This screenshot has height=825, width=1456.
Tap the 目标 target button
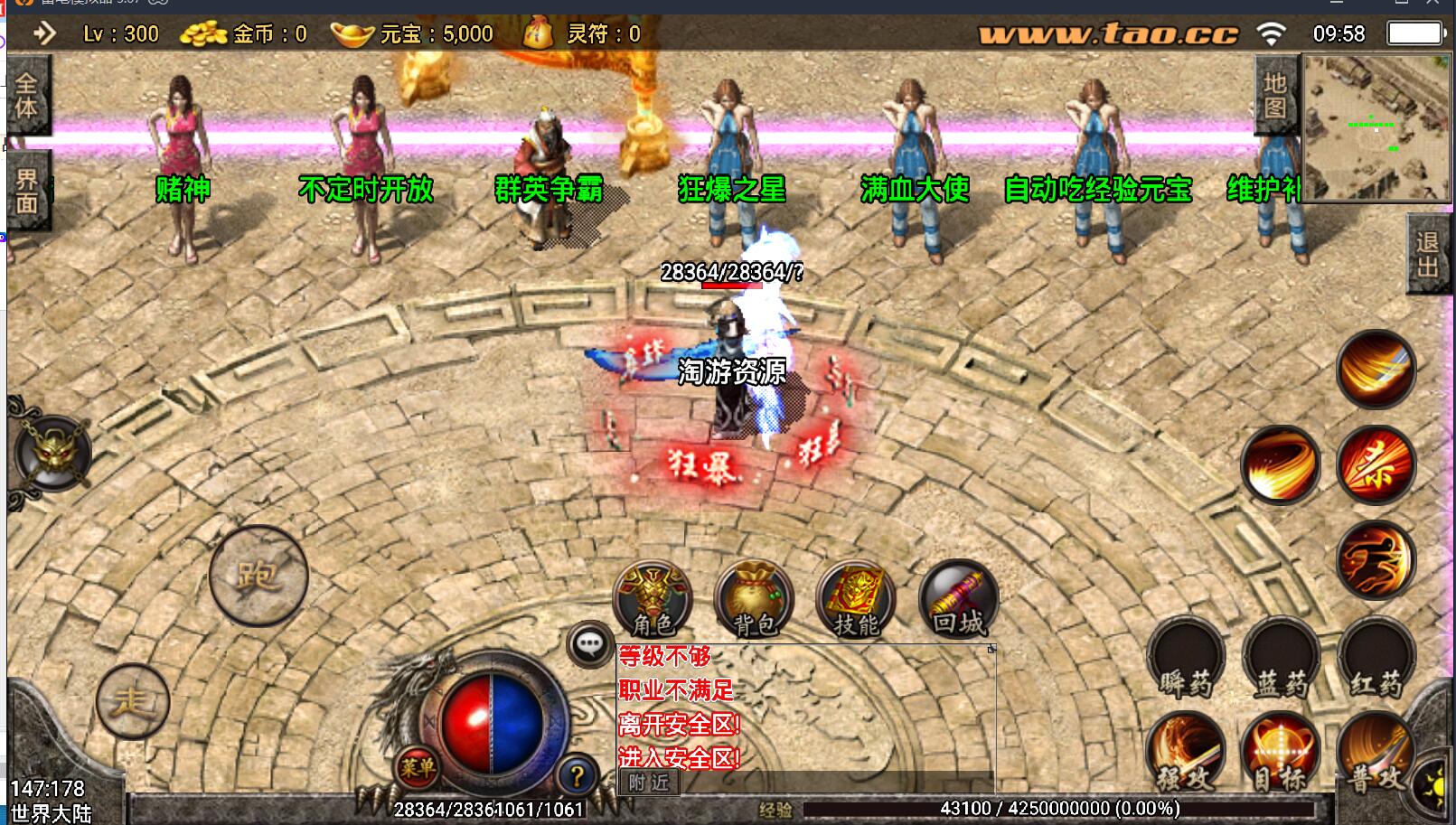[x=1279, y=755]
